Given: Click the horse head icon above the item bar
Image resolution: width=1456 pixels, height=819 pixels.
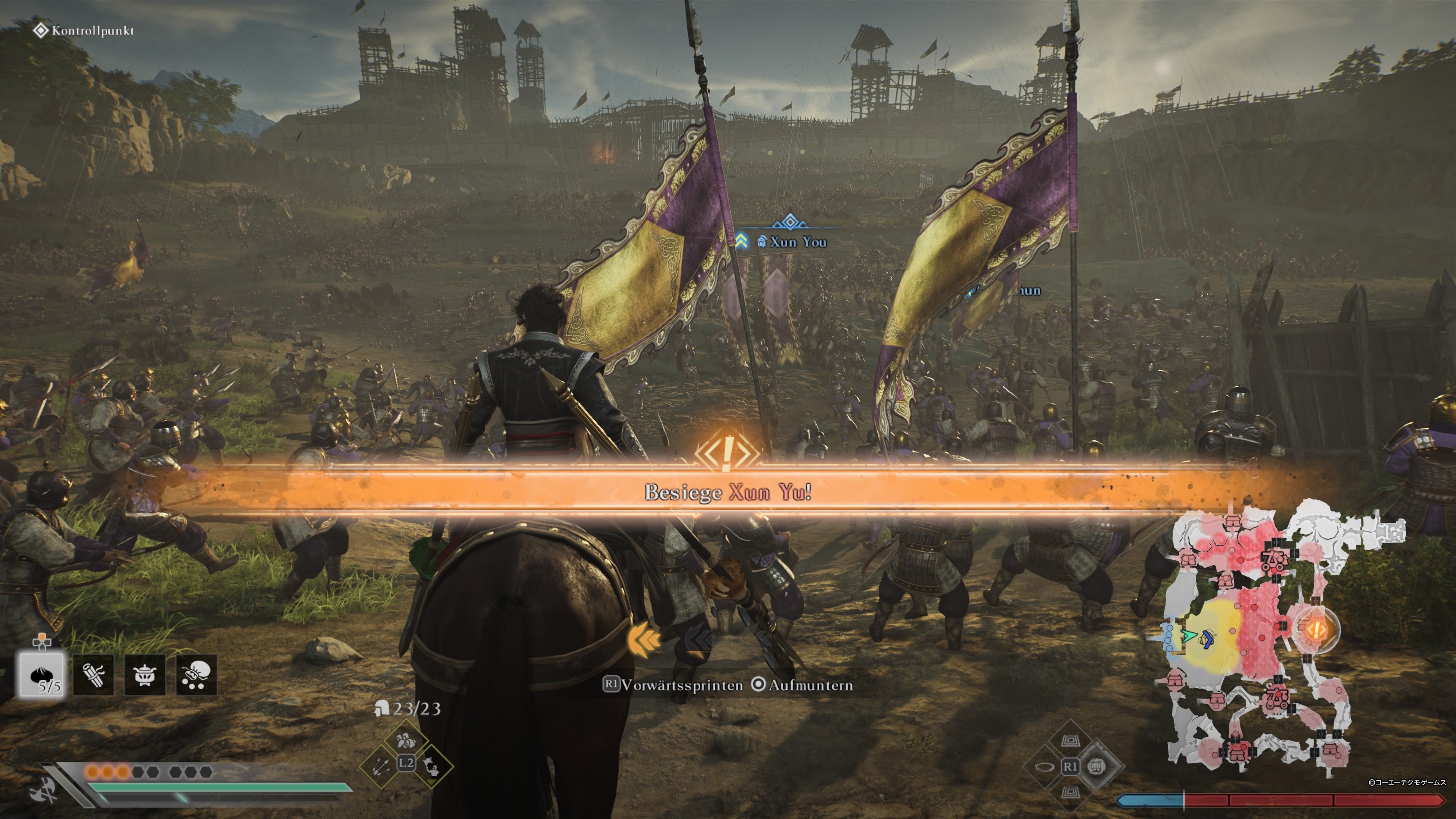Looking at the screenshot, I should [x=42, y=642].
